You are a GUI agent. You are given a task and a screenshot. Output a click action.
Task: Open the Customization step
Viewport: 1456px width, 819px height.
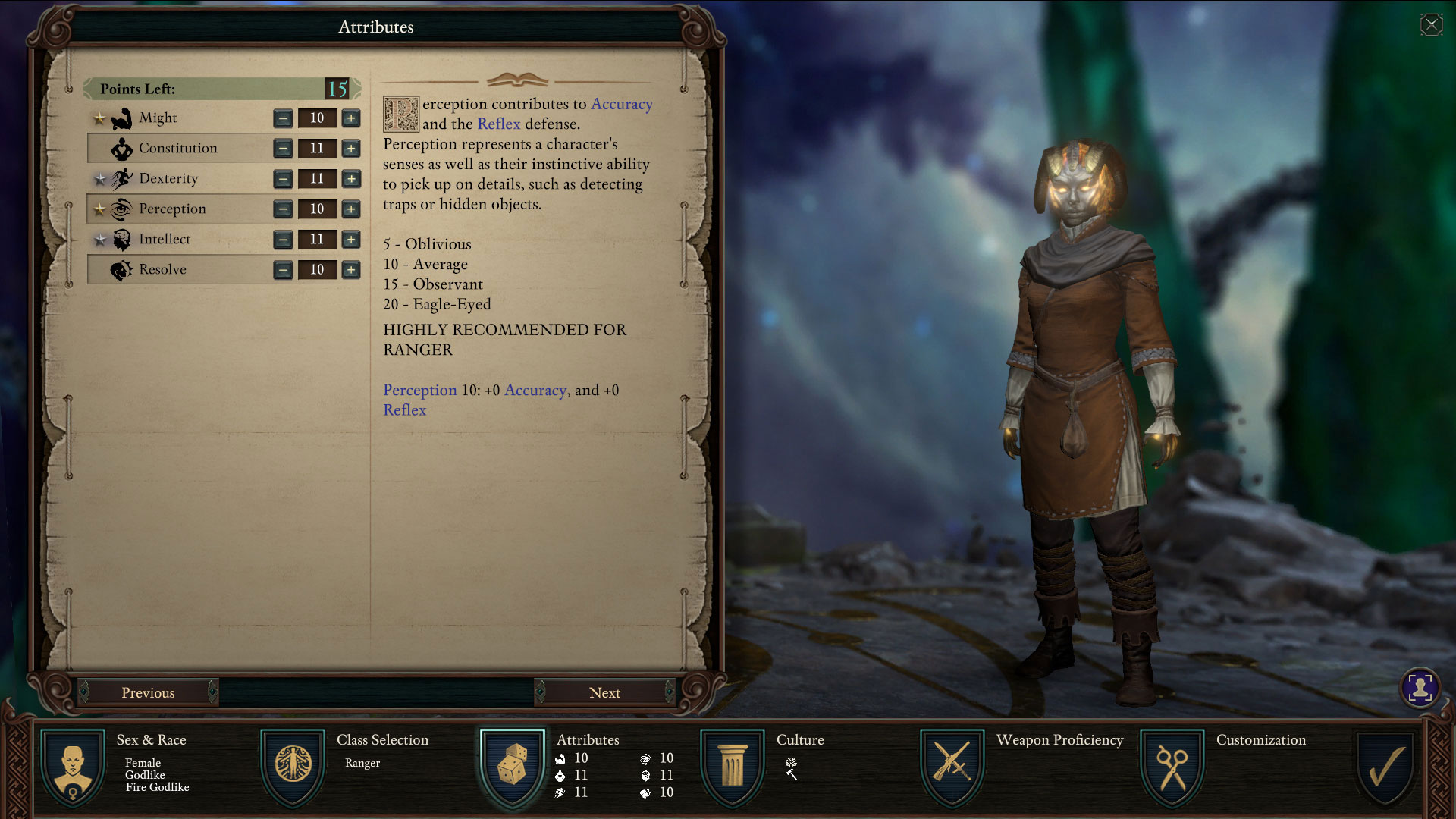[1172, 767]
